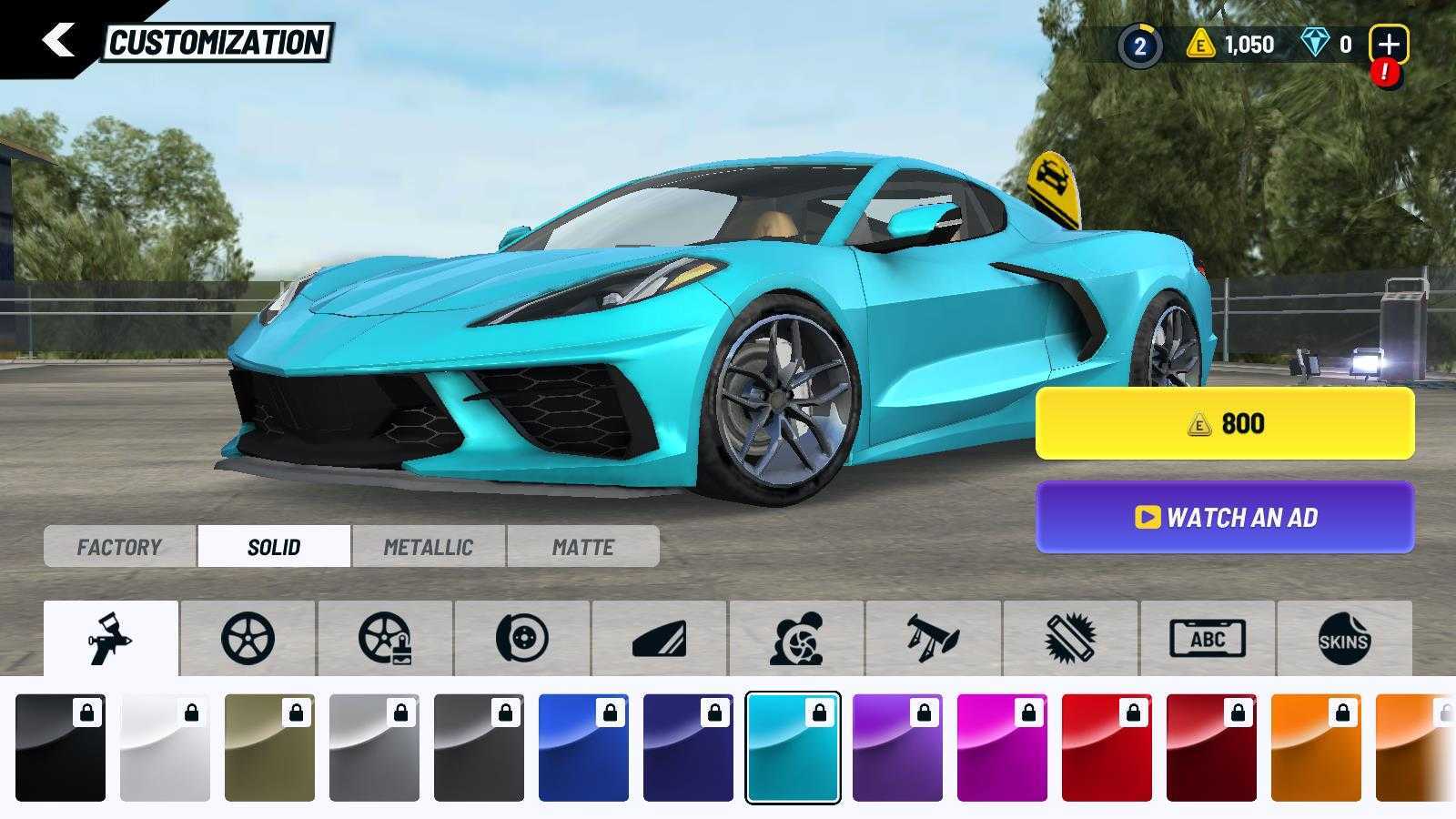The height and width of the screenshot is (819, 1456).
Task: Select the Solid paint tab
Action: 274,547
